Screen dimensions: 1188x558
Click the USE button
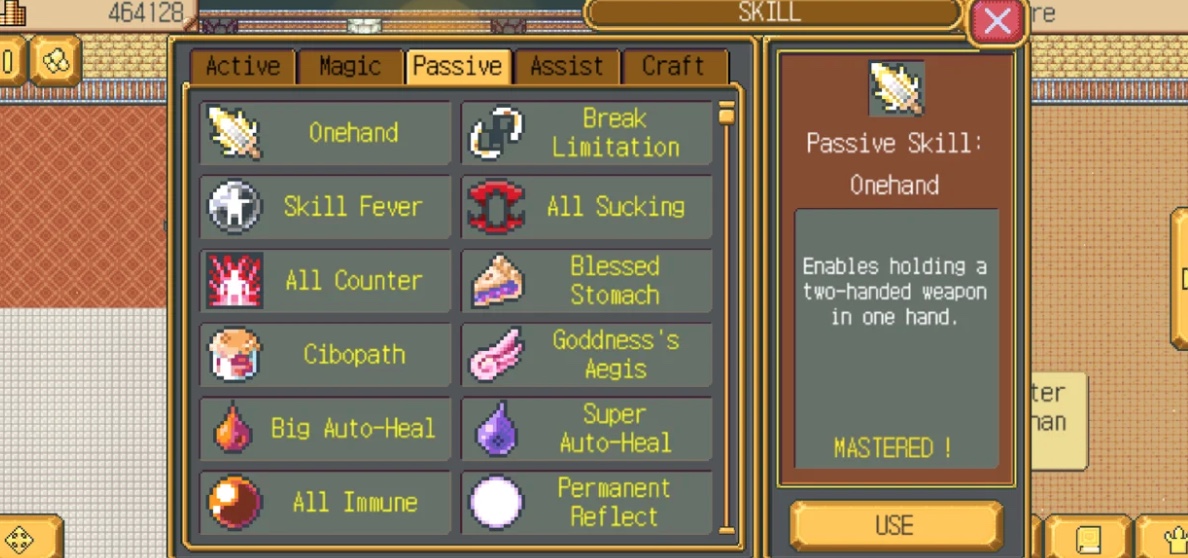pos(895,525)
